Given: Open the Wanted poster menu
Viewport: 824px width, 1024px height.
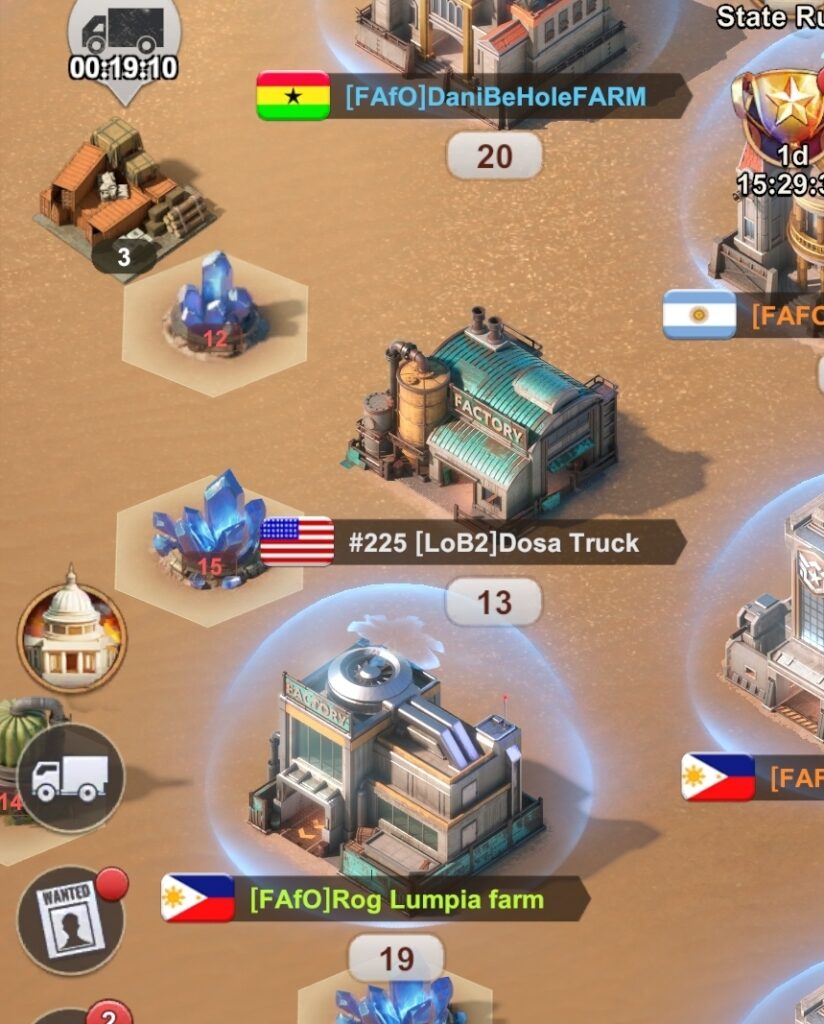Looking at the screenshot, I should pyautogui.click(x=71, y=919).
